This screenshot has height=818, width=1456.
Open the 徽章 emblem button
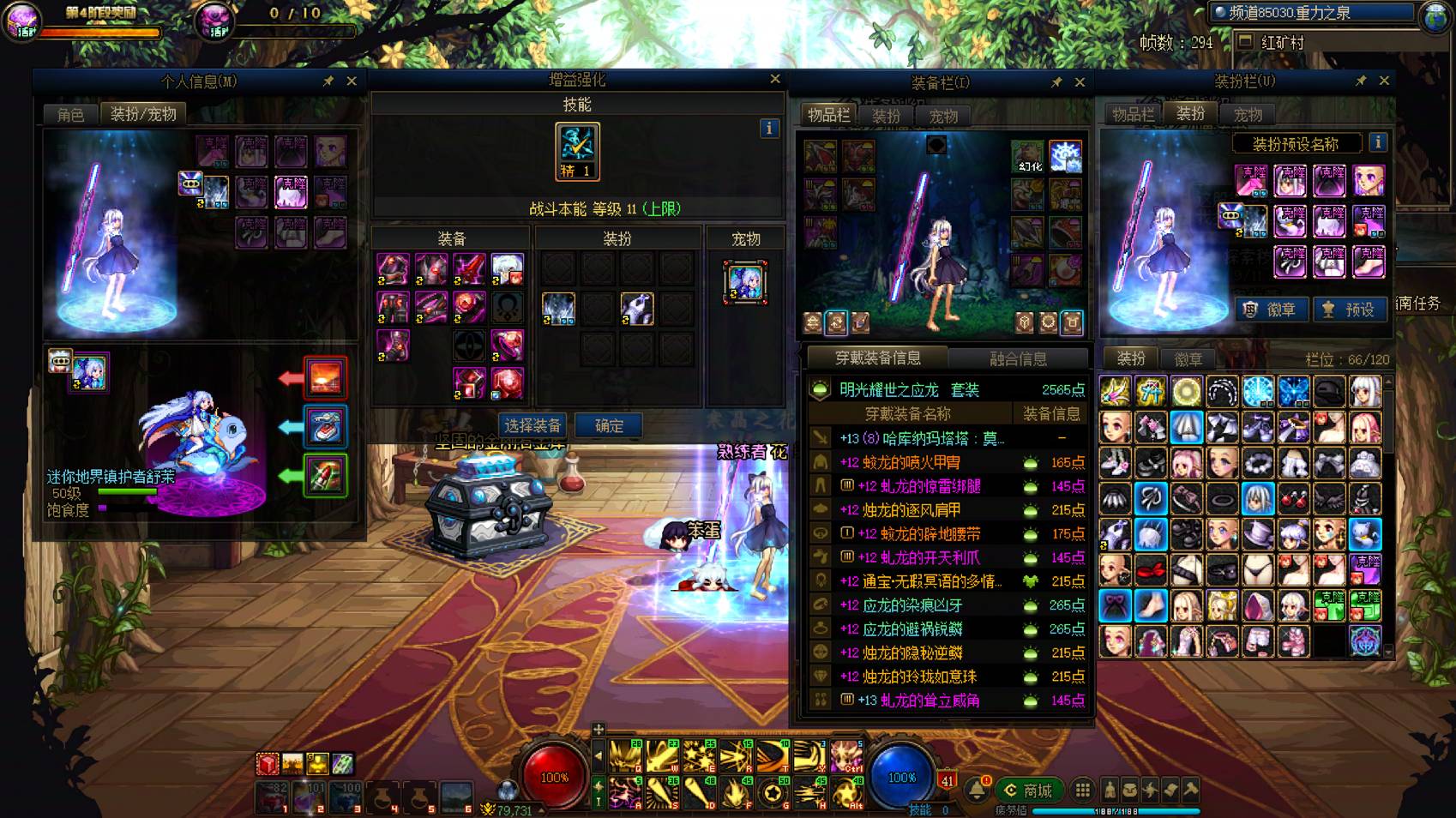tap(1271, 310)
